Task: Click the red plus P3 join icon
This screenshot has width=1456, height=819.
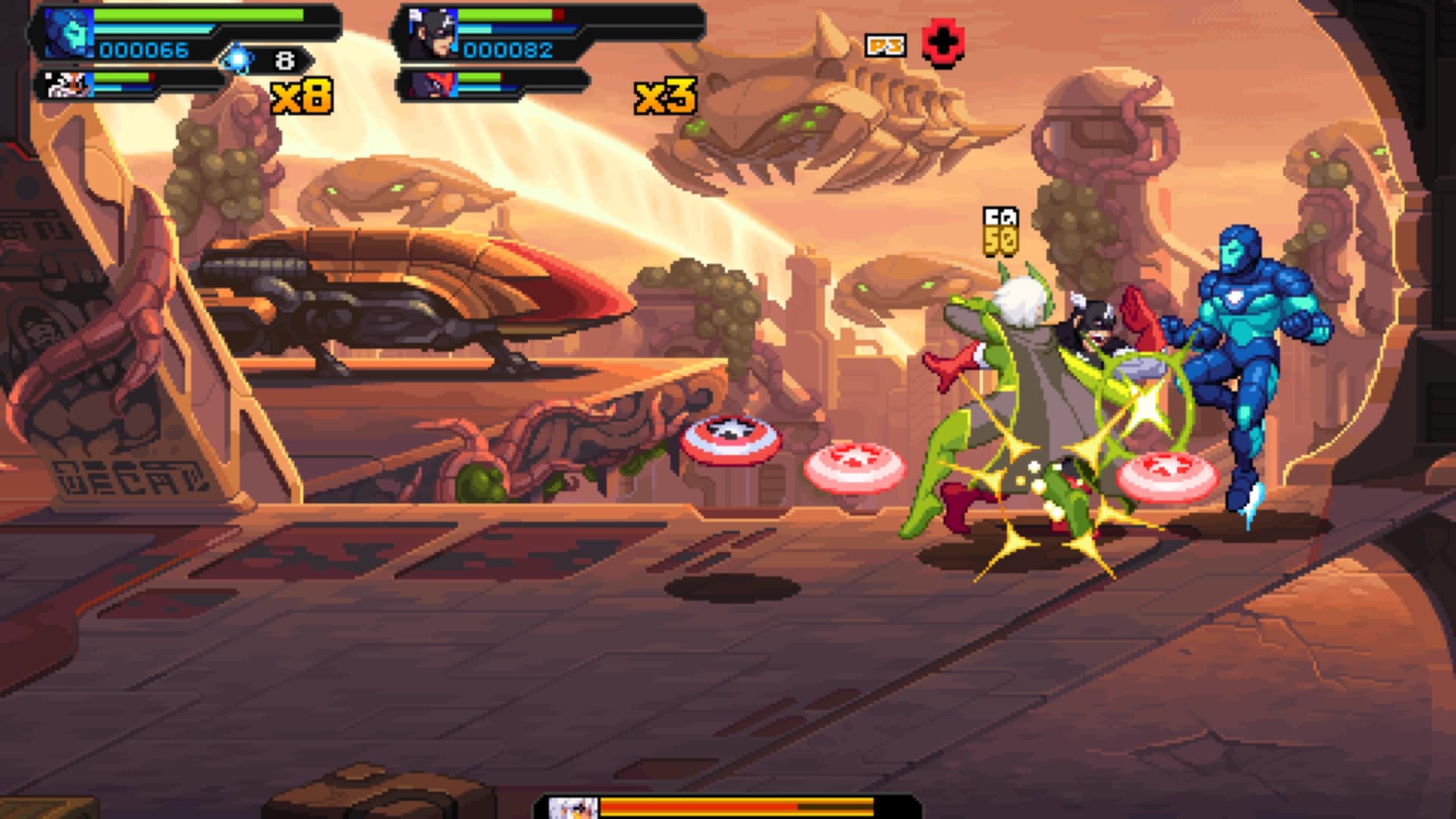Action: (x=943, y=44)
